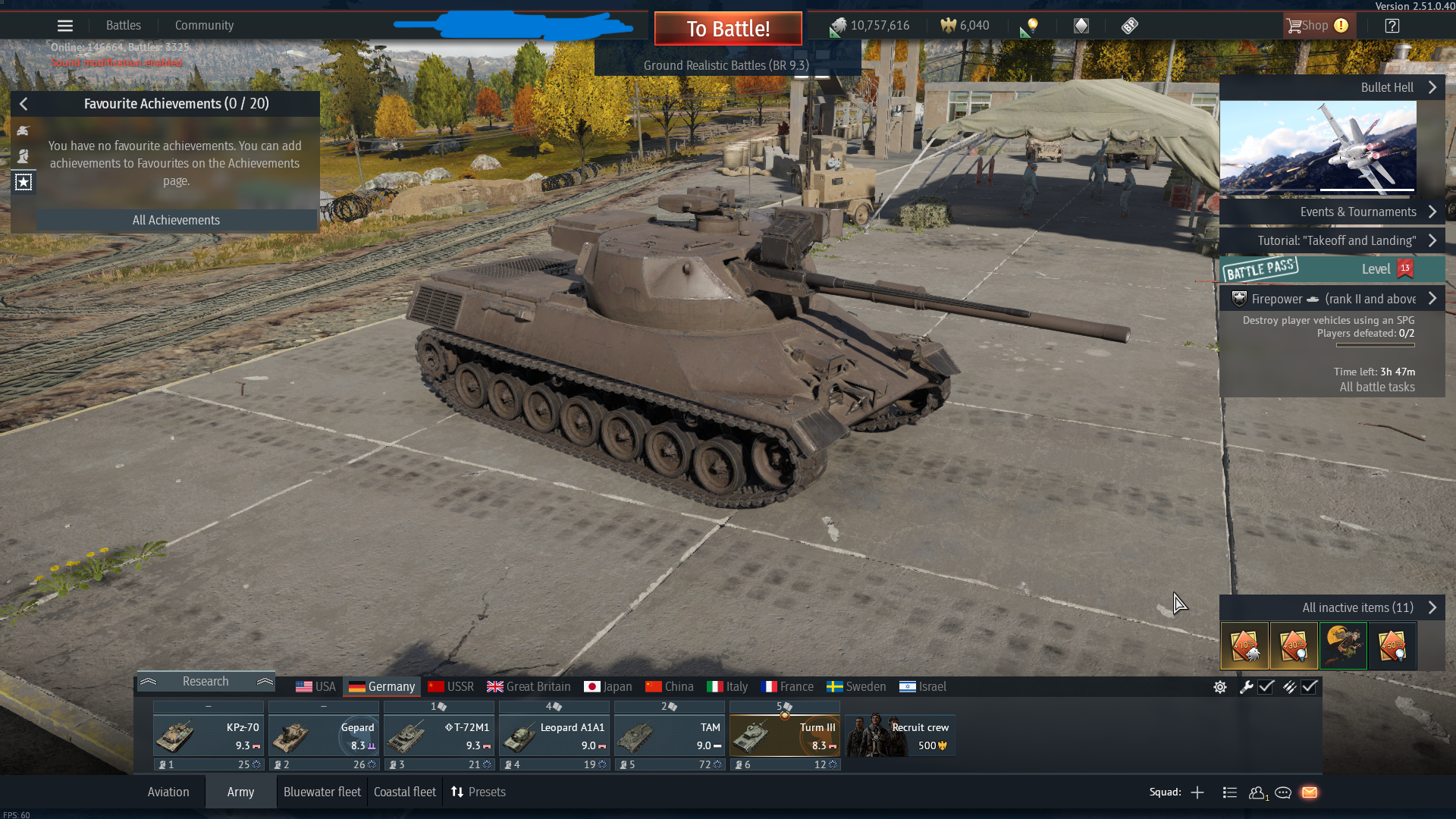
Task: Recruit a new crew for 500
Action: coord(900,736)
